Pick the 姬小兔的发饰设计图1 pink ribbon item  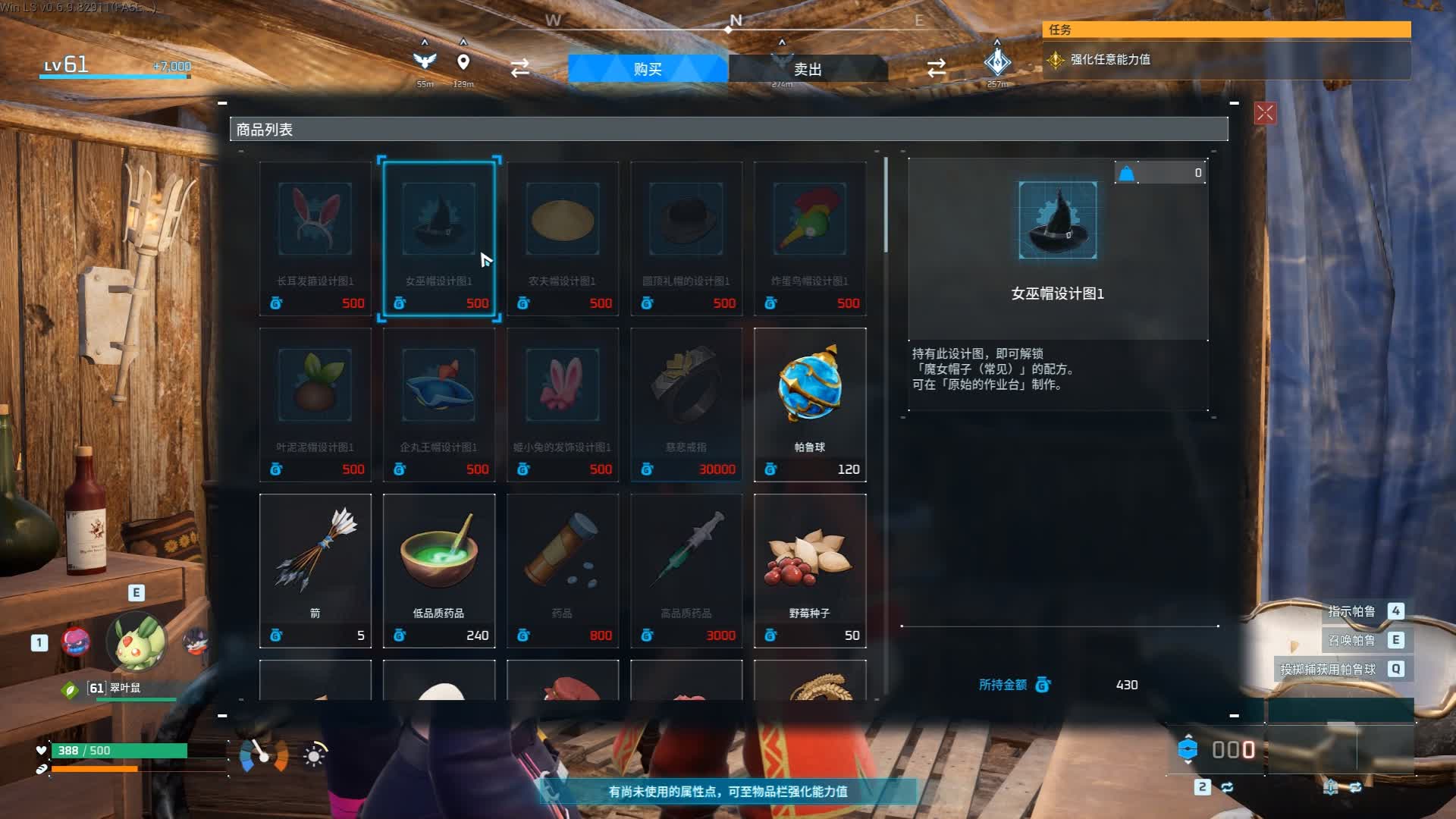(562, 404)
